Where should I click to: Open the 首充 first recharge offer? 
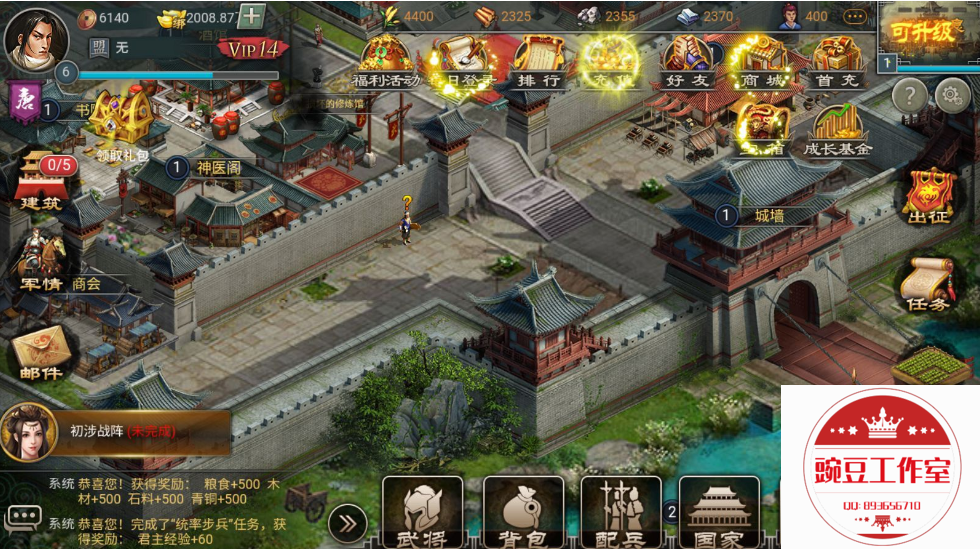tap(837, 62)
